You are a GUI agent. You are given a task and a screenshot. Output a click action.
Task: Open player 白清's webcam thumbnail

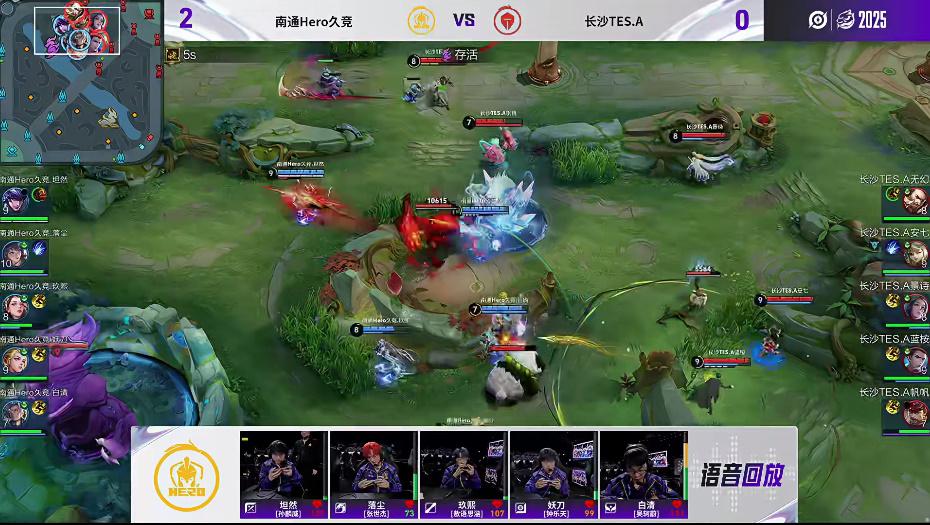pyautogui.click(x=644, y=465)
